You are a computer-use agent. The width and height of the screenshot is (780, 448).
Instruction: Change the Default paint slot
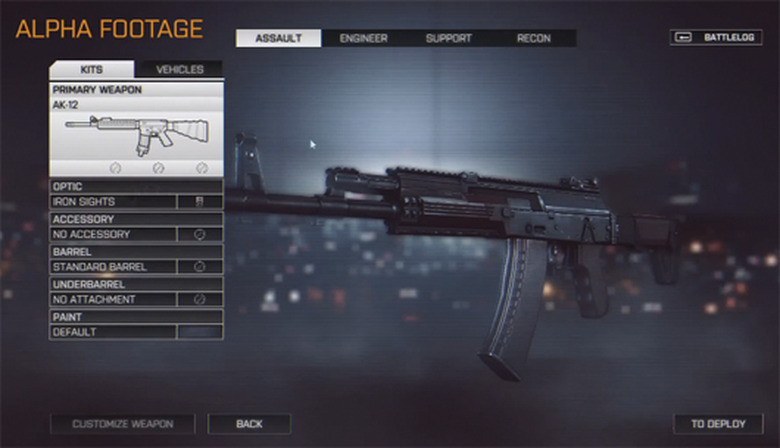136,331
